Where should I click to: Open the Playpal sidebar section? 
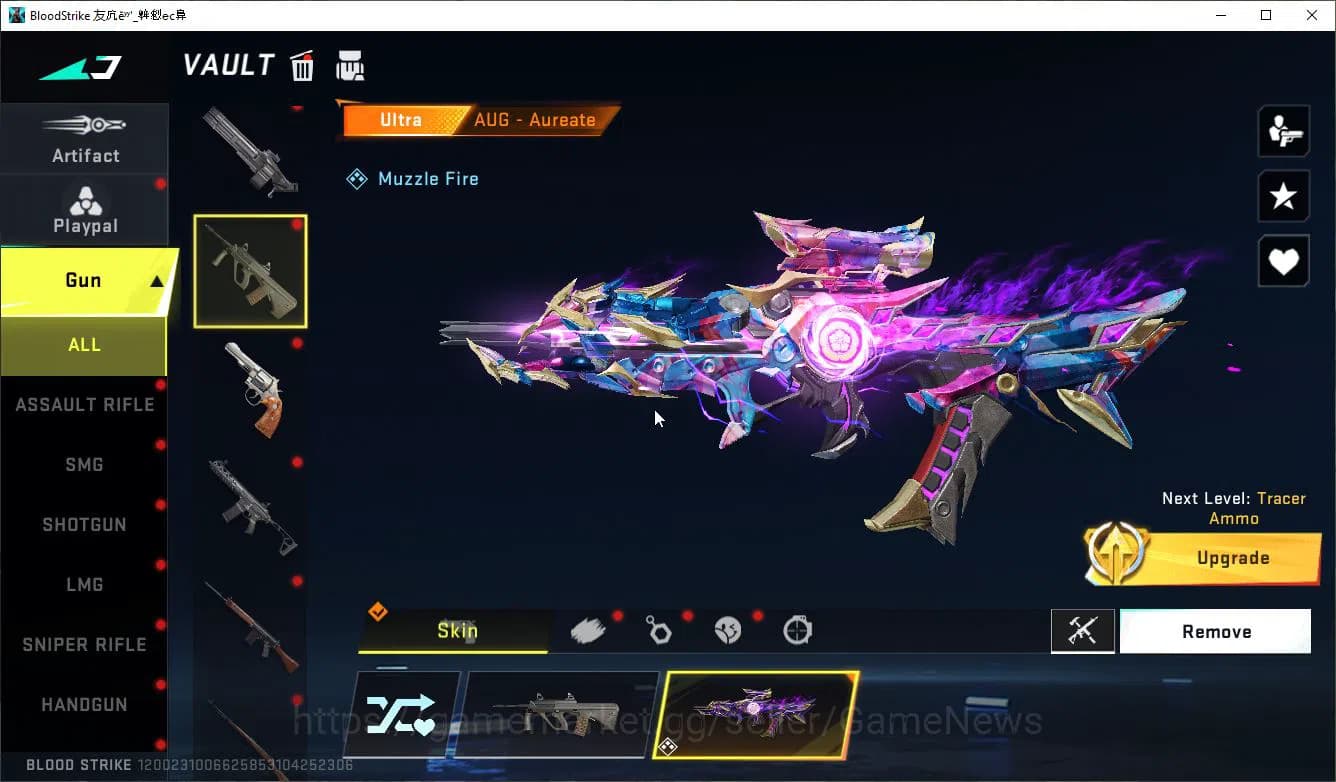tap(85, 208)
